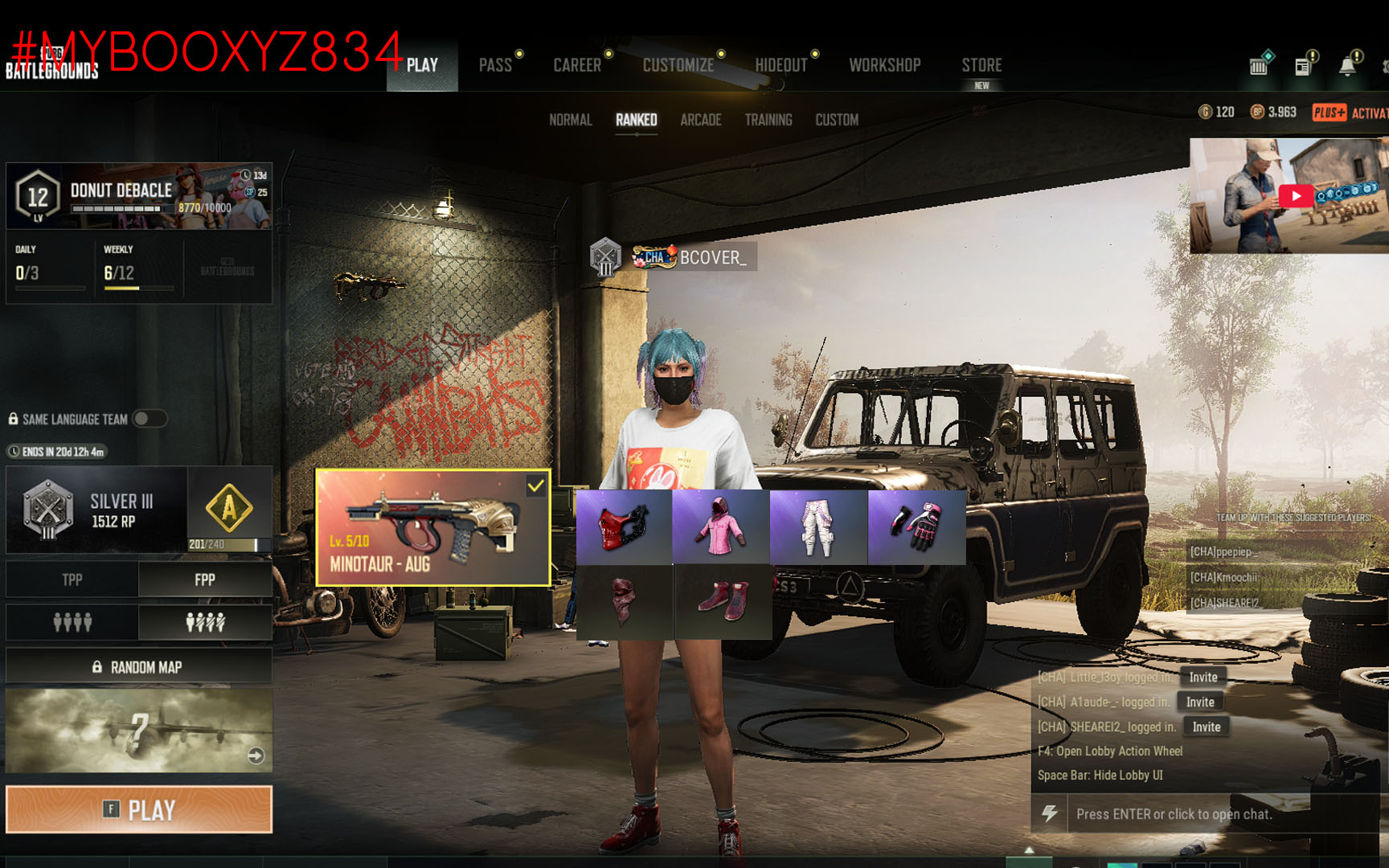This screenshot has width=1389, height=868.
Task: Open the PASS menu tab
Action: 495,65
